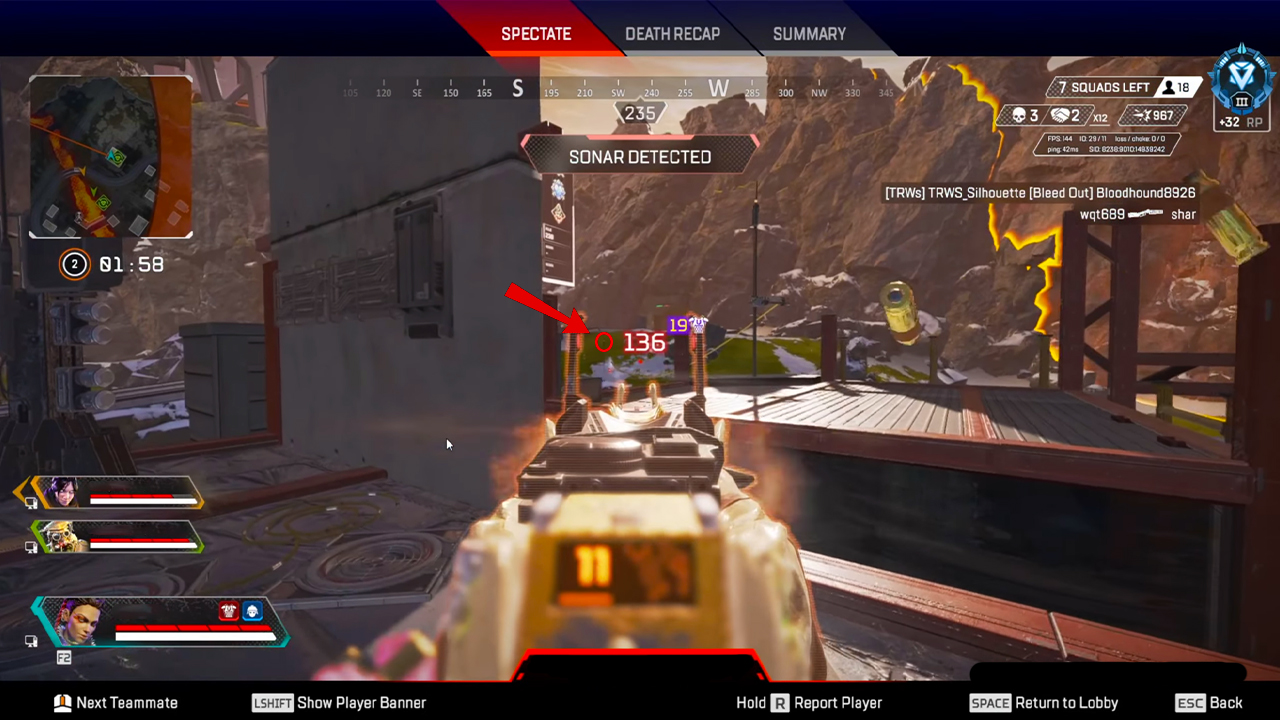The height and width of the screenshot is (720, 1280).
Task: Click the PC platform icon beside Wraith's banner
Action: click(x=31, y=503)
